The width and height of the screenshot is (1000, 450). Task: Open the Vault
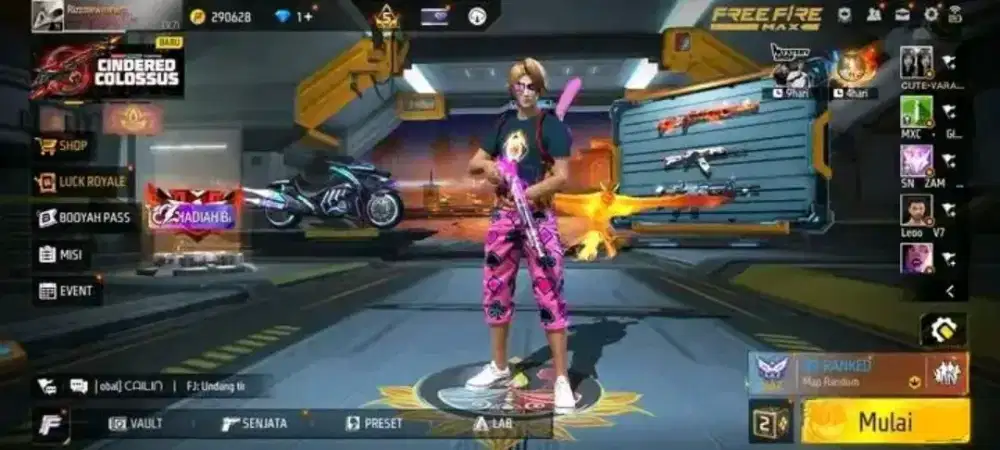tap(136, 423)
